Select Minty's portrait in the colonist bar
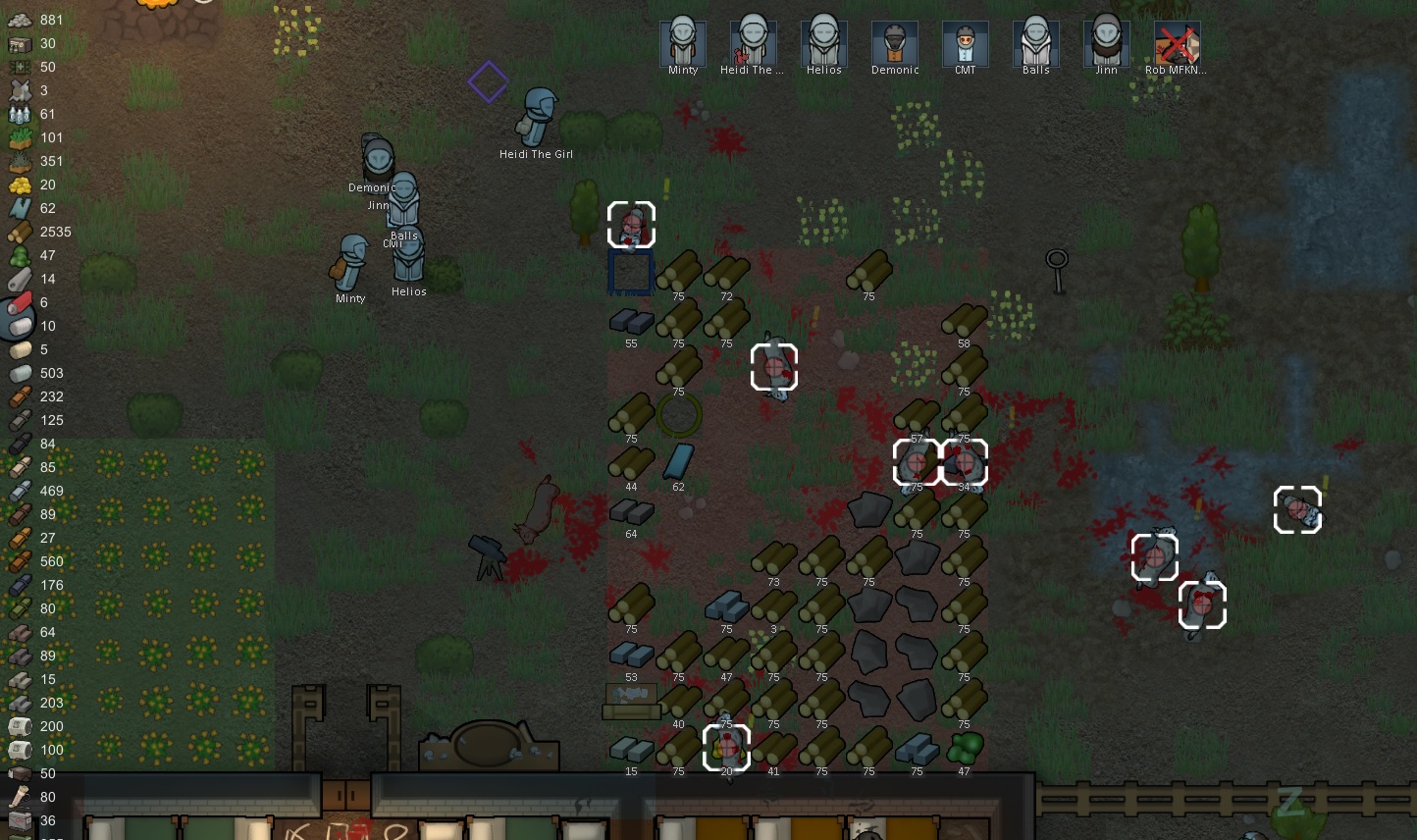The height and width of the screenshot is (840, 1417). click(x=682, y=41)
